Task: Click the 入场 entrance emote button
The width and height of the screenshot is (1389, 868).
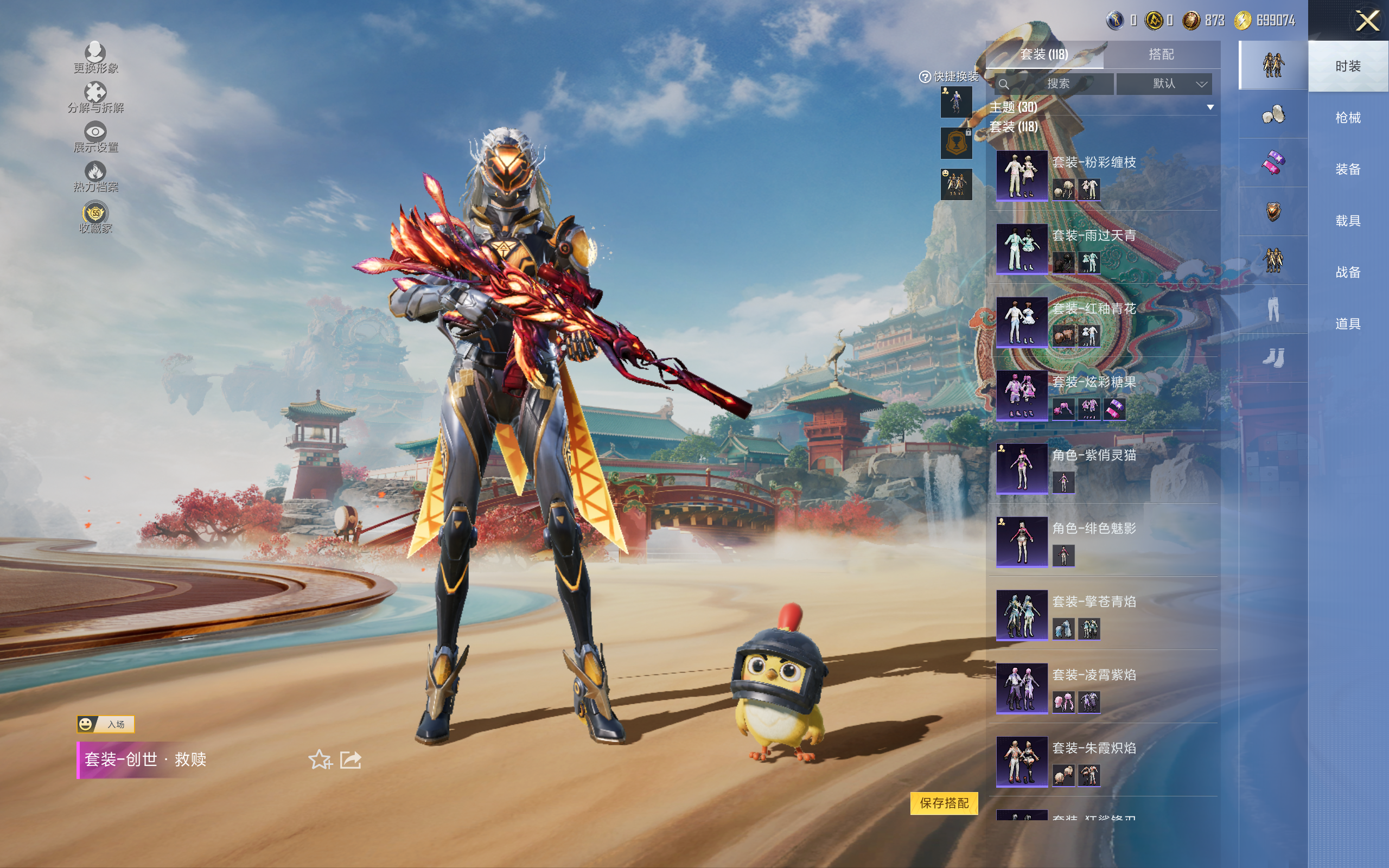Action: (106, 724)
